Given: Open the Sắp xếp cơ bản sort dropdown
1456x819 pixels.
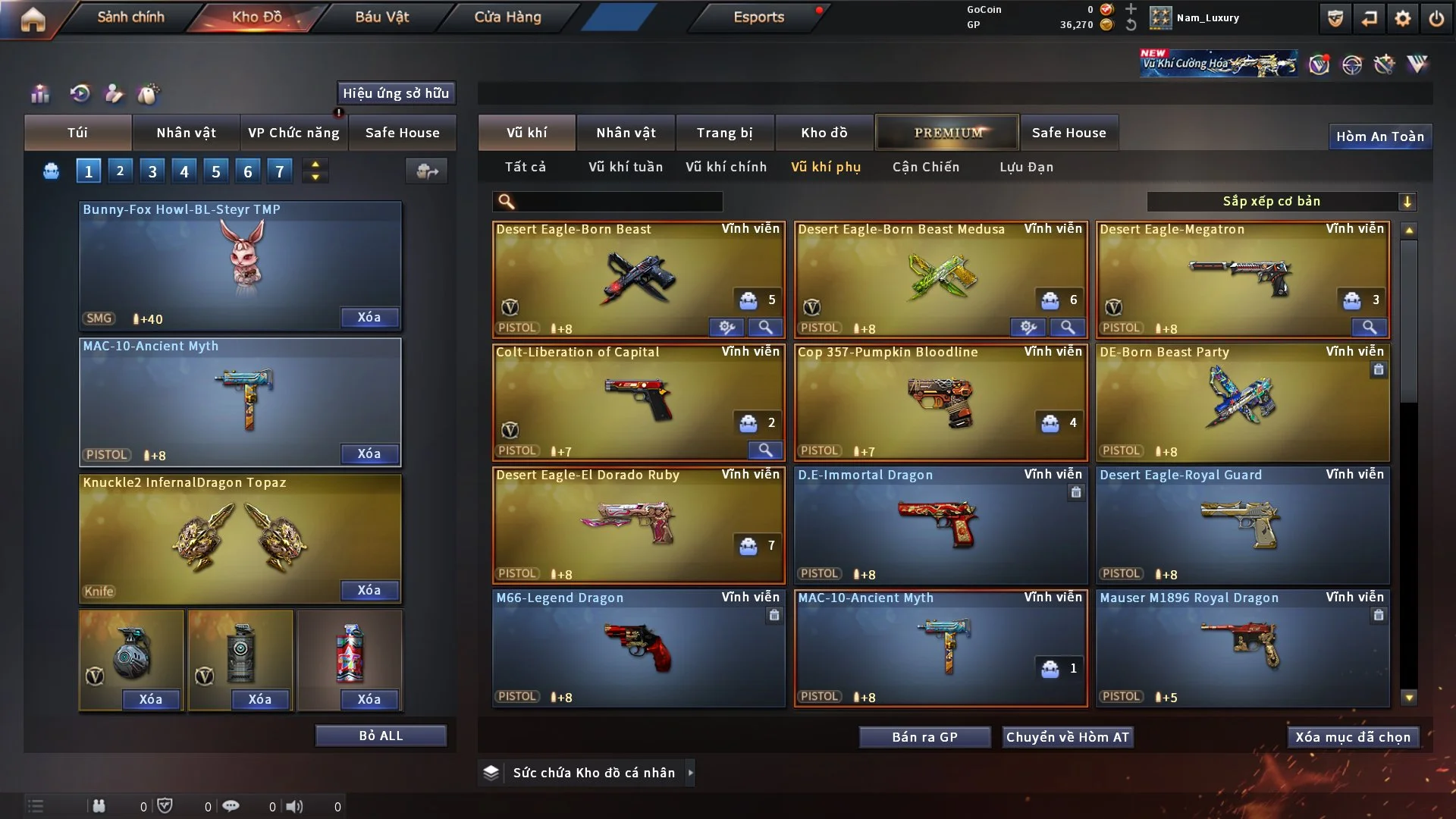Looking at the screenshot, I should (x=1281, y=202).
